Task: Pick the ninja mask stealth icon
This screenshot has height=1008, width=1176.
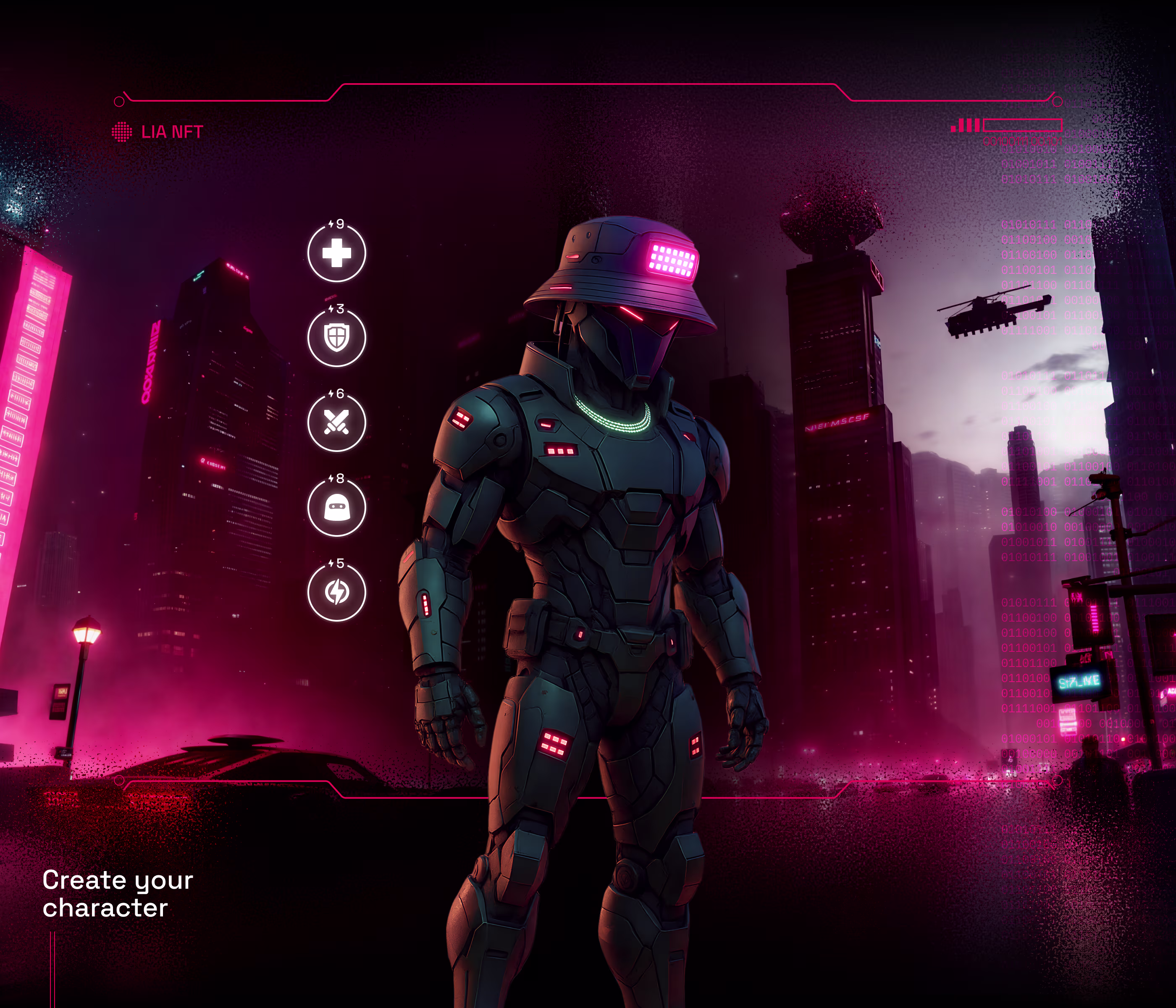Action: coord(336,507)
